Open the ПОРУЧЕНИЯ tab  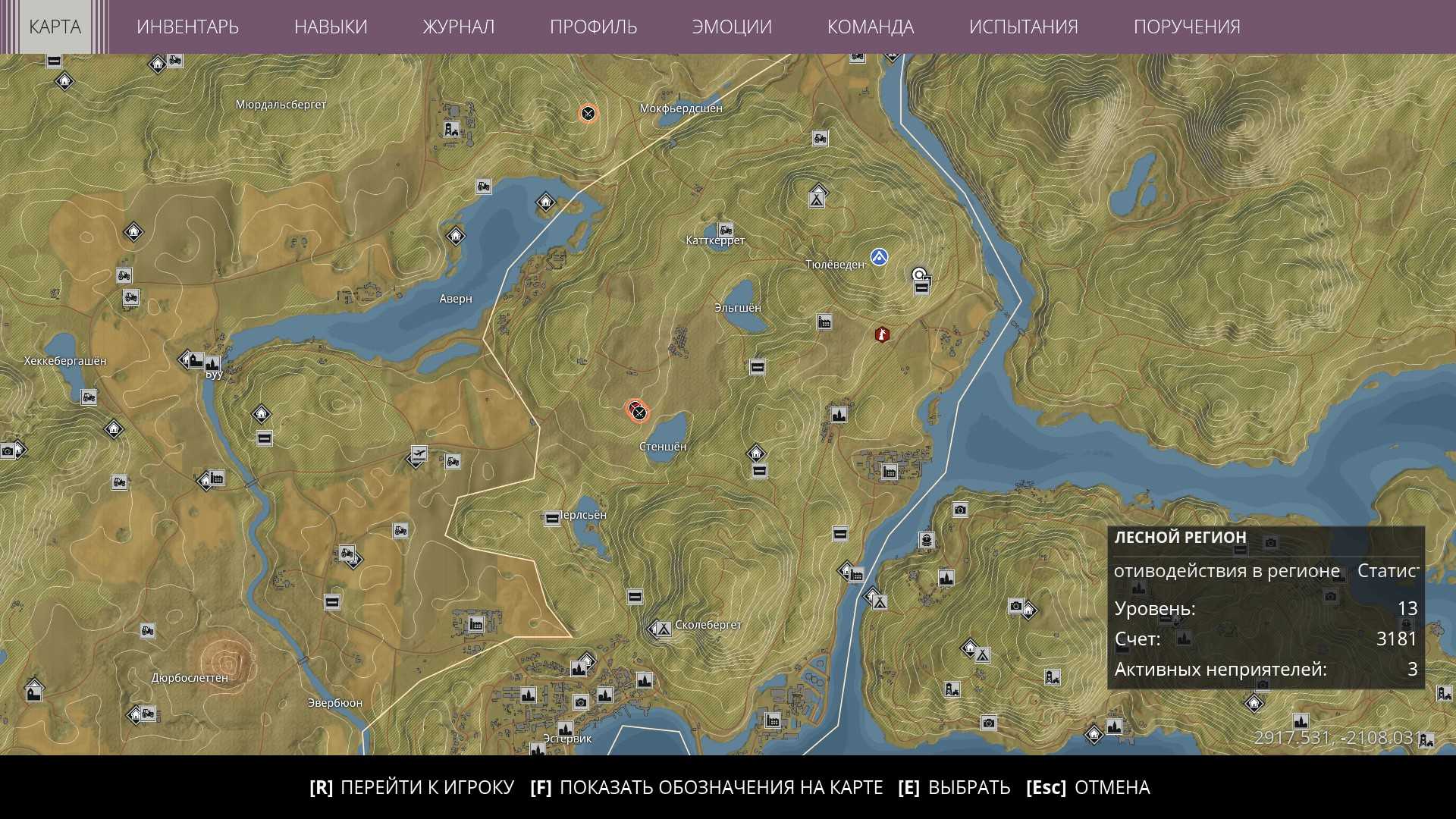click(1187, 27)
